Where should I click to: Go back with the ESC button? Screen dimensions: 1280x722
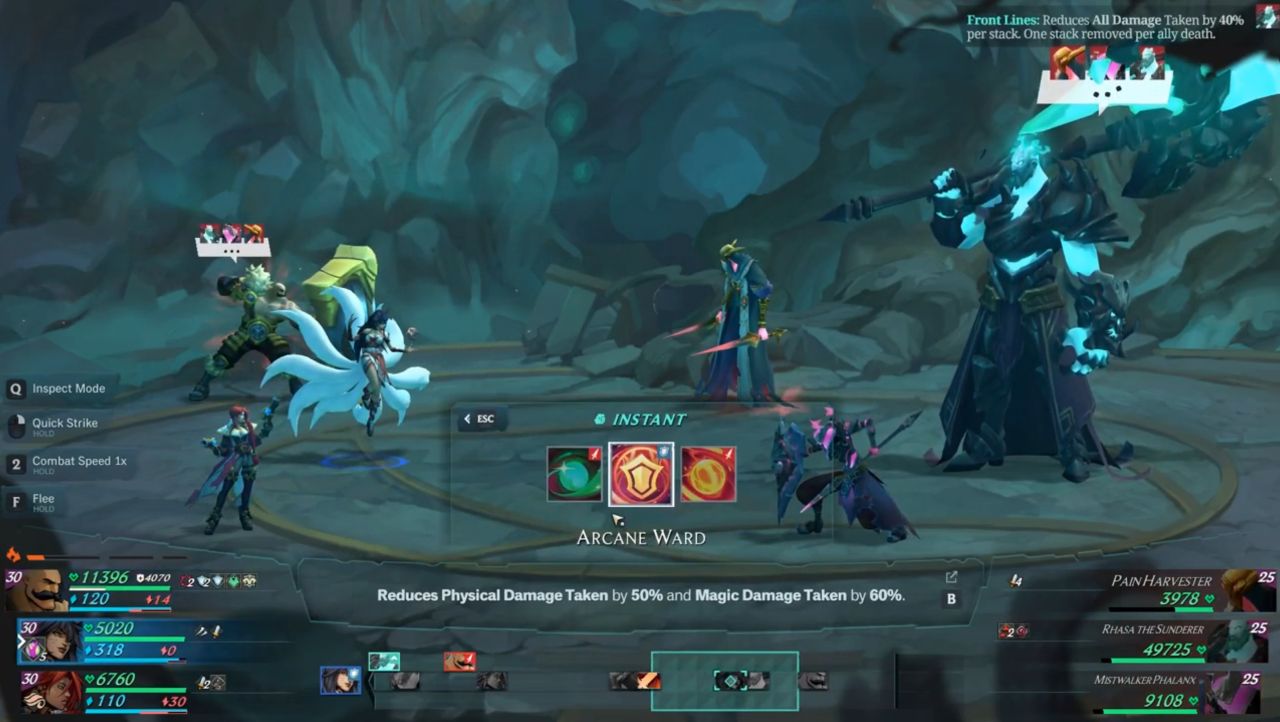[479, 419]
